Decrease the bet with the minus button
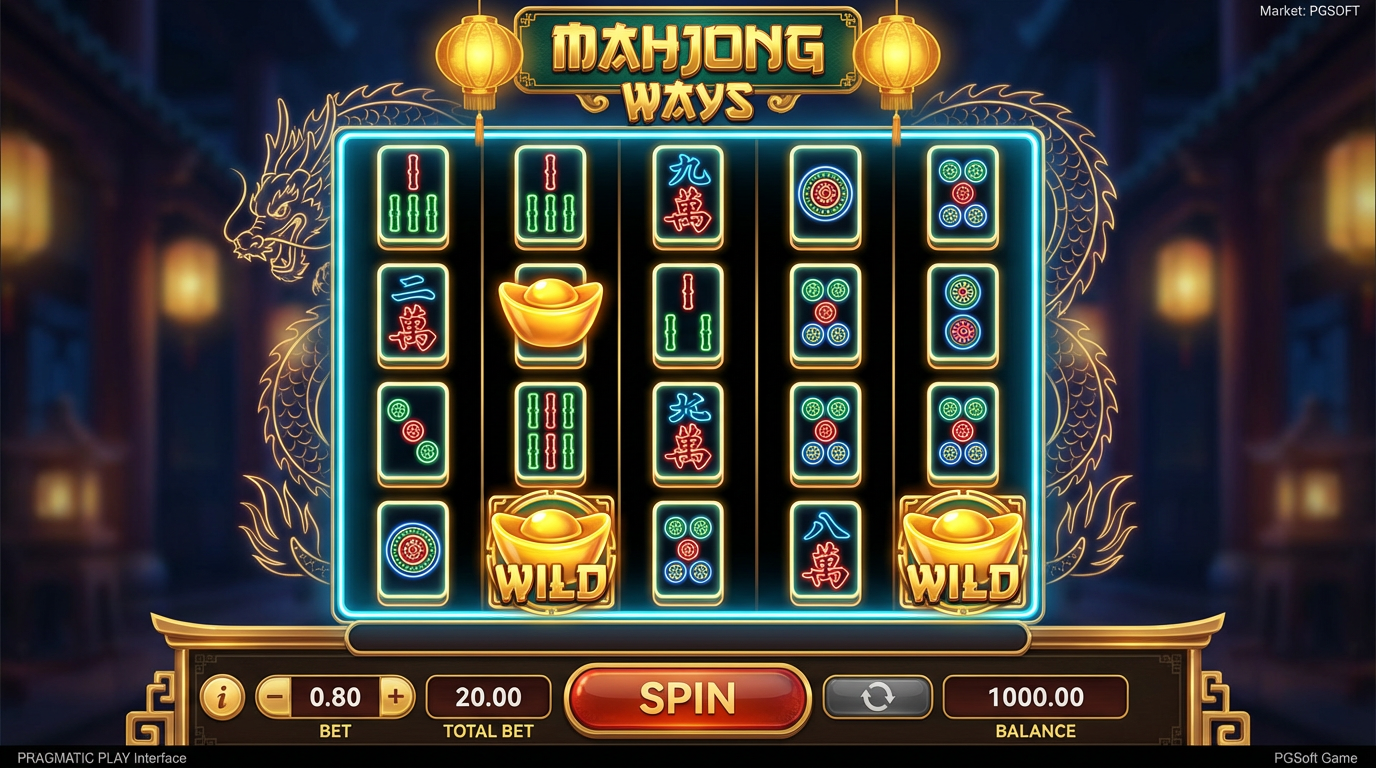This screenshot has width=1376, height=768. [x=274, y=696]
